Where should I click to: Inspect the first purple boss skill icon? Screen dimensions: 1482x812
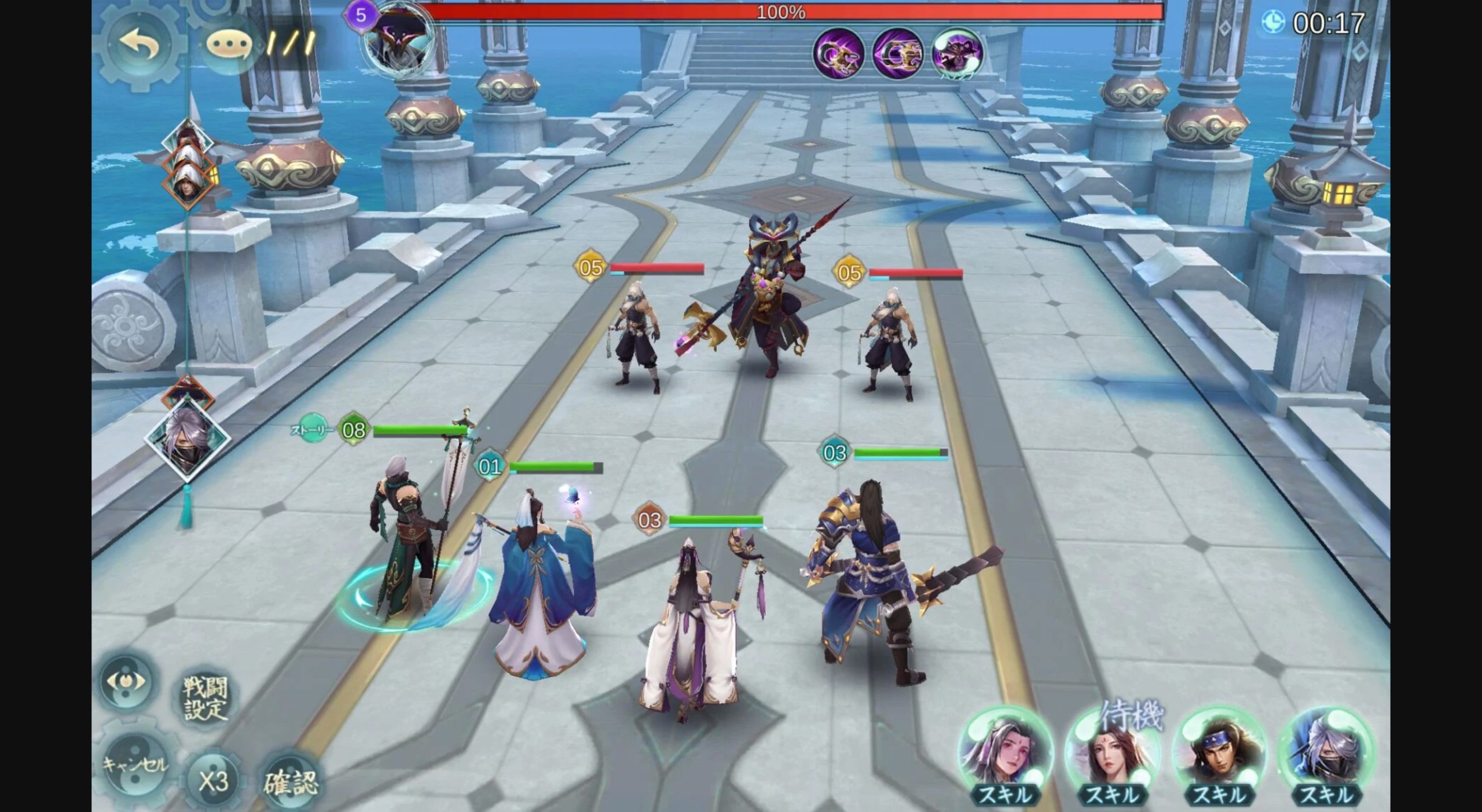click(x=838, y=53)
